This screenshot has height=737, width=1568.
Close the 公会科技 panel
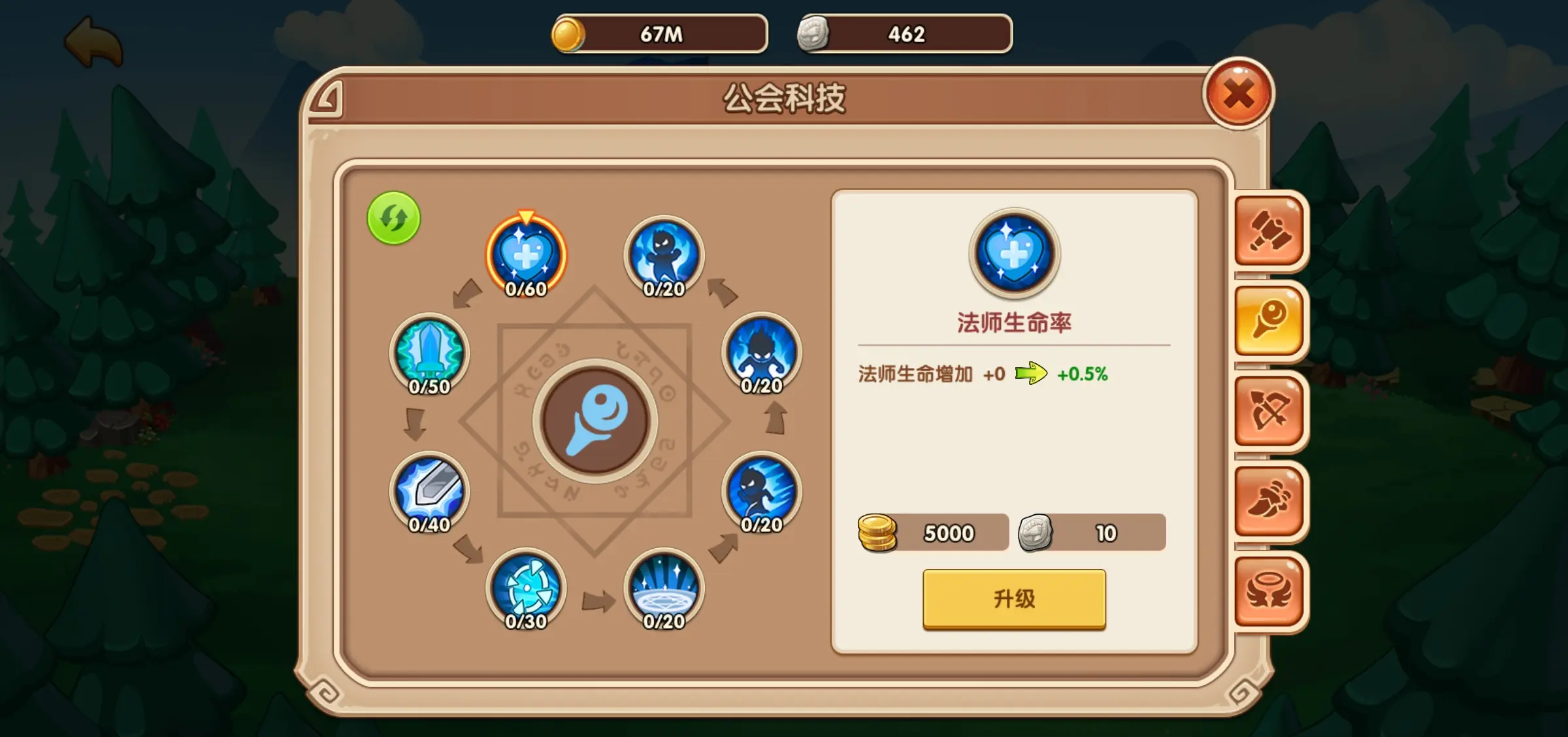click(x=1239, y=95)
